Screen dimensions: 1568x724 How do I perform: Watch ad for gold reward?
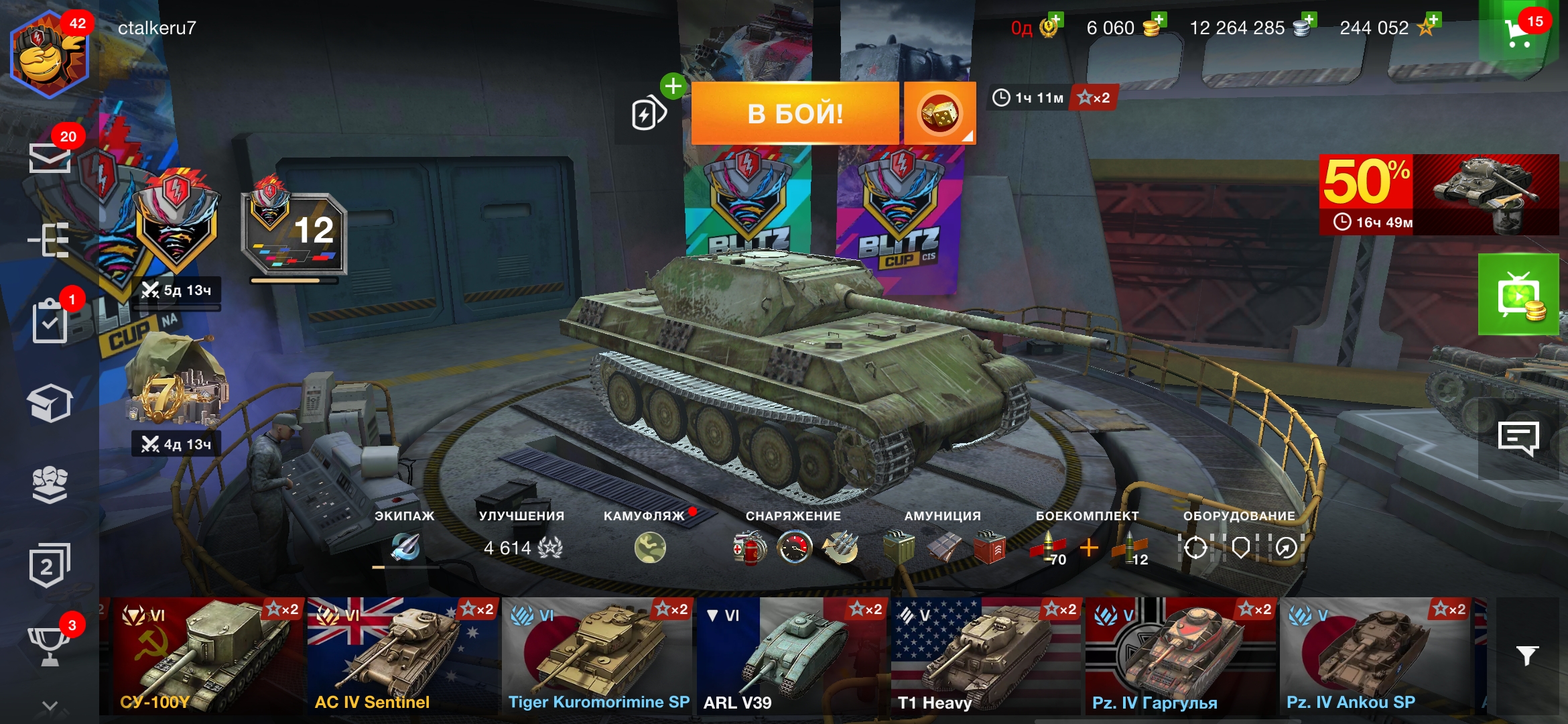1518,295
